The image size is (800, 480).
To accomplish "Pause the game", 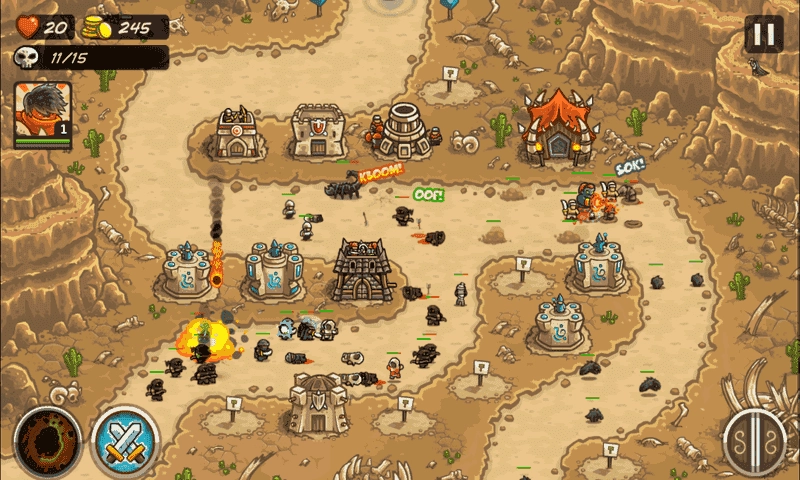I will (x=763, y=35).
